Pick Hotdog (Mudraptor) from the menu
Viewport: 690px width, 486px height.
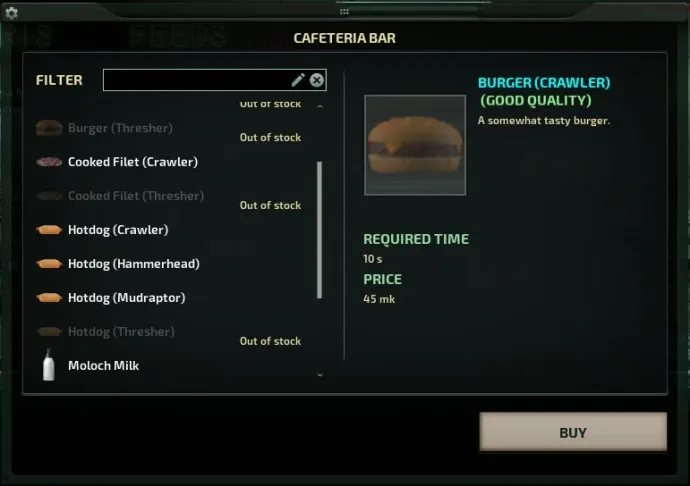coord(126,298)
